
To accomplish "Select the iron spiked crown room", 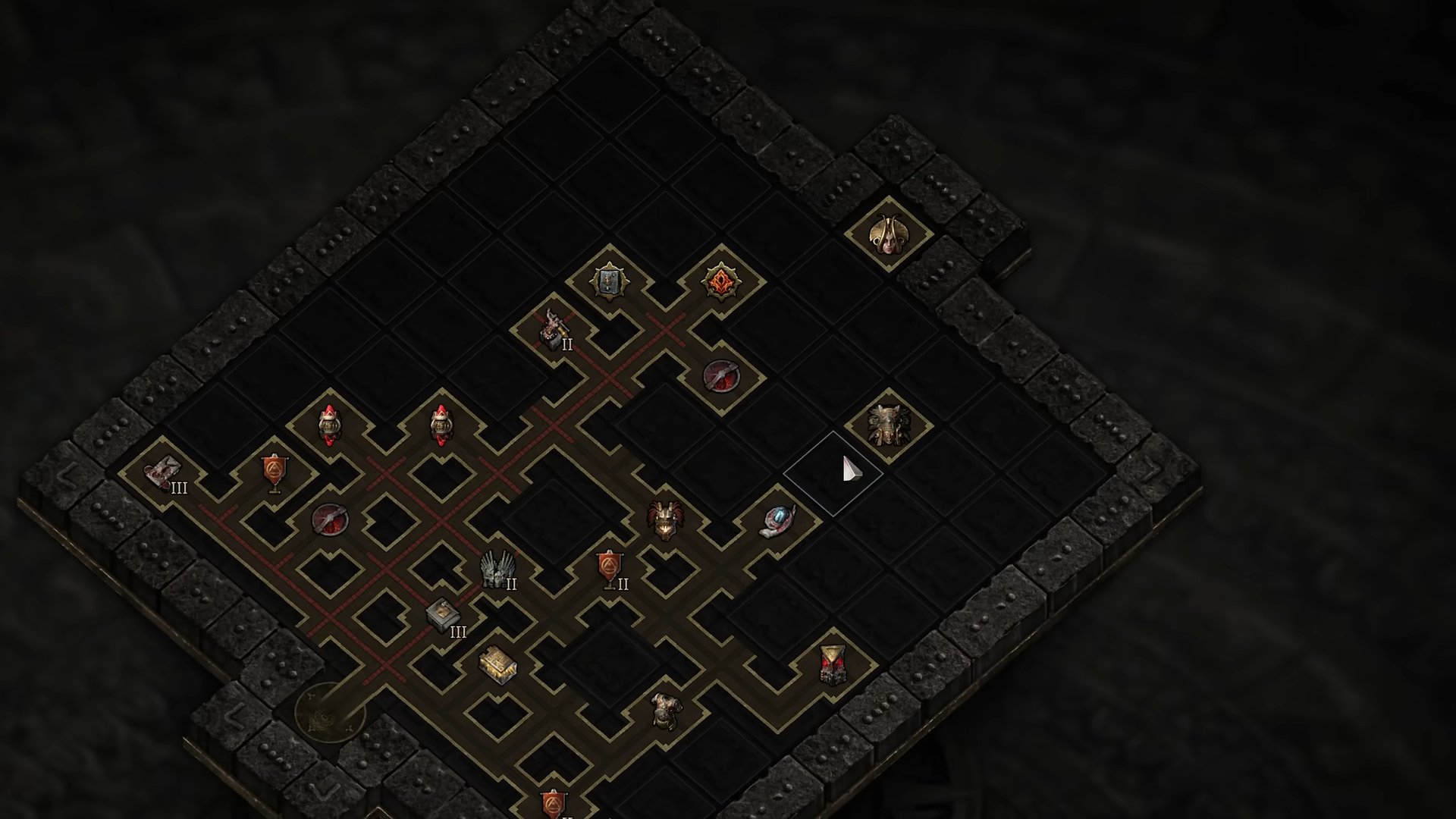I will 497,570.
